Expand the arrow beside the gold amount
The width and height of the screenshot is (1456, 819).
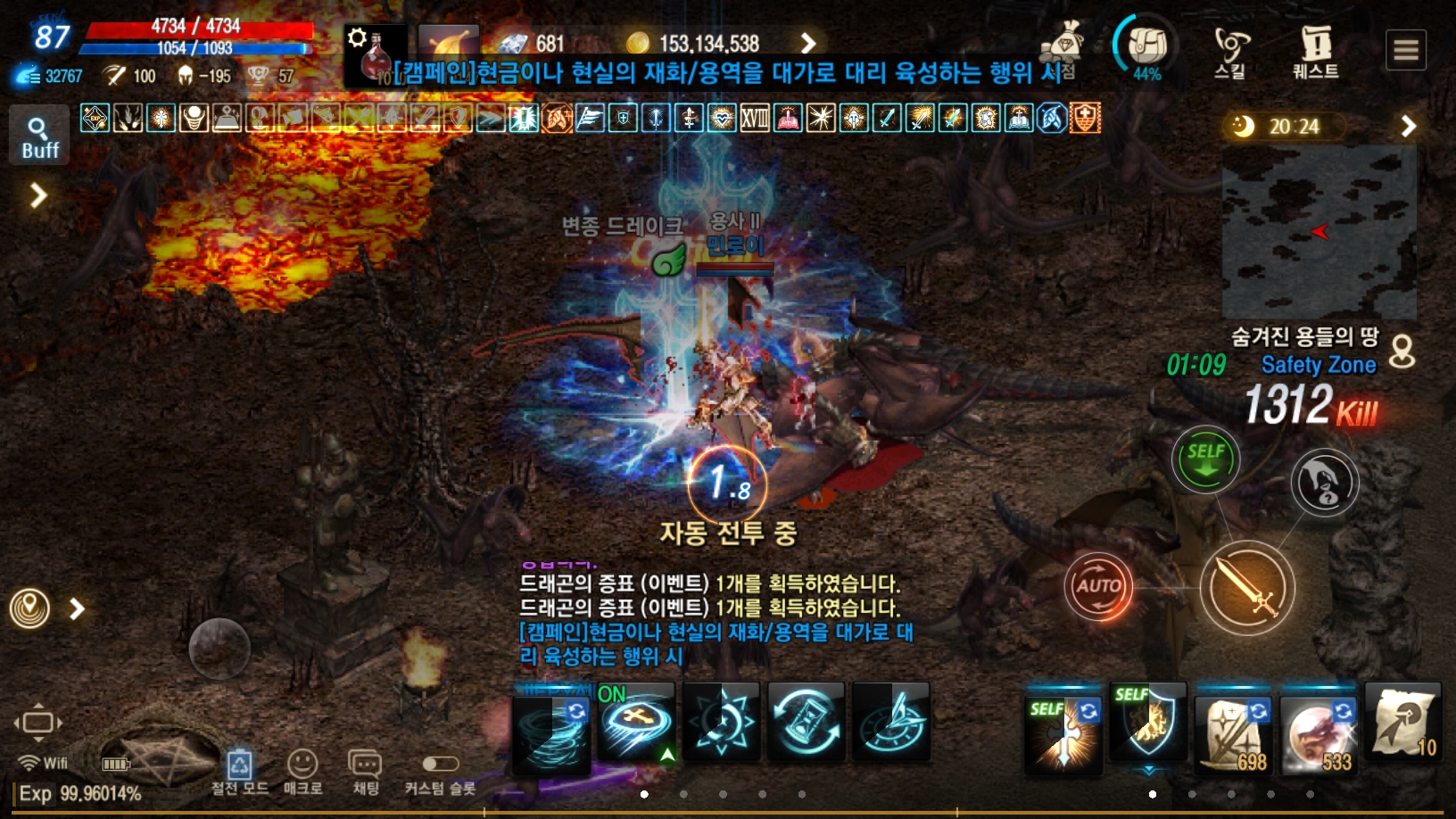[x=808, y=42]
